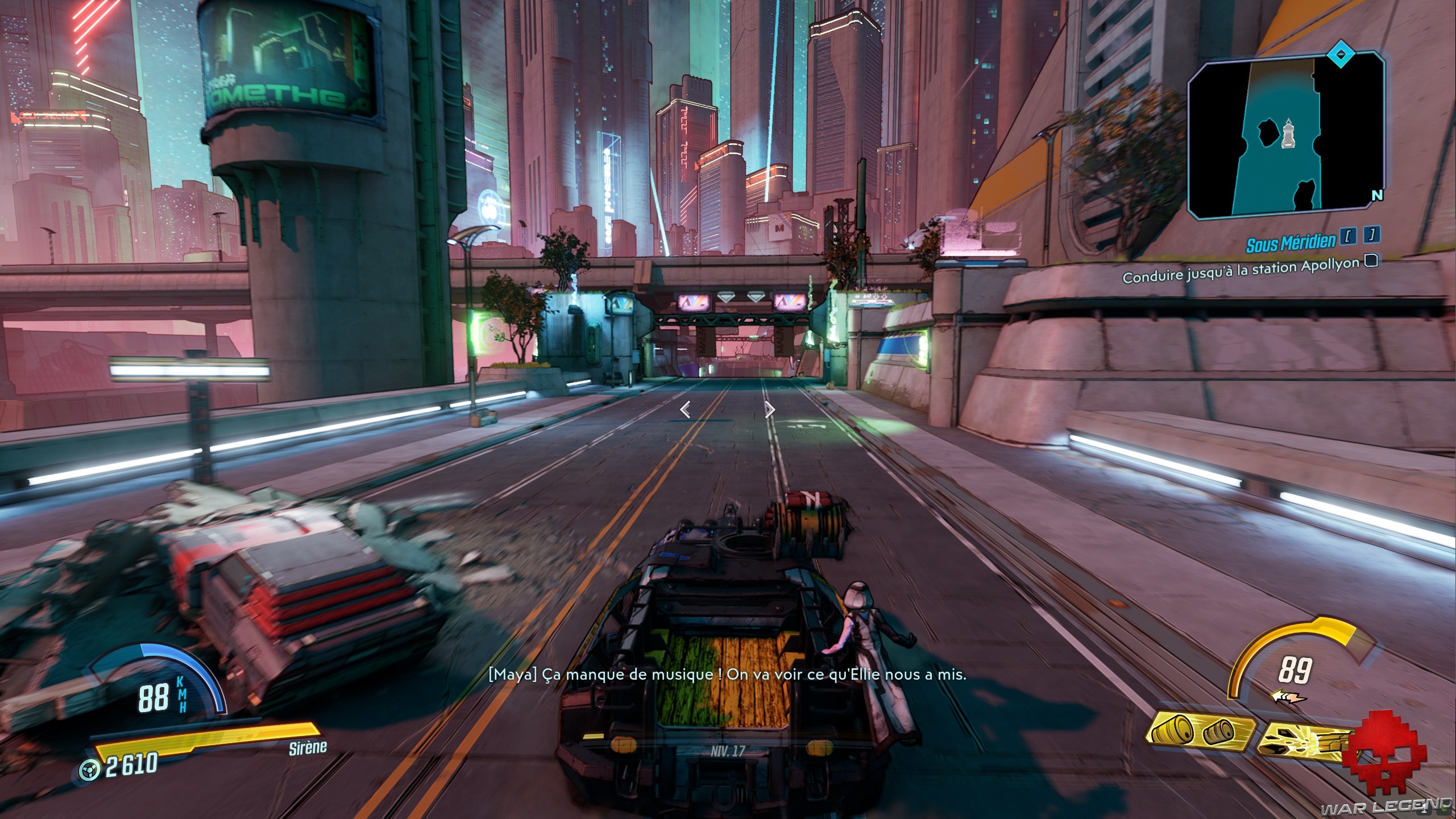Select the Sous Méridien mission title
The height and width of the screenshot is (819, 1456).
1290,243
